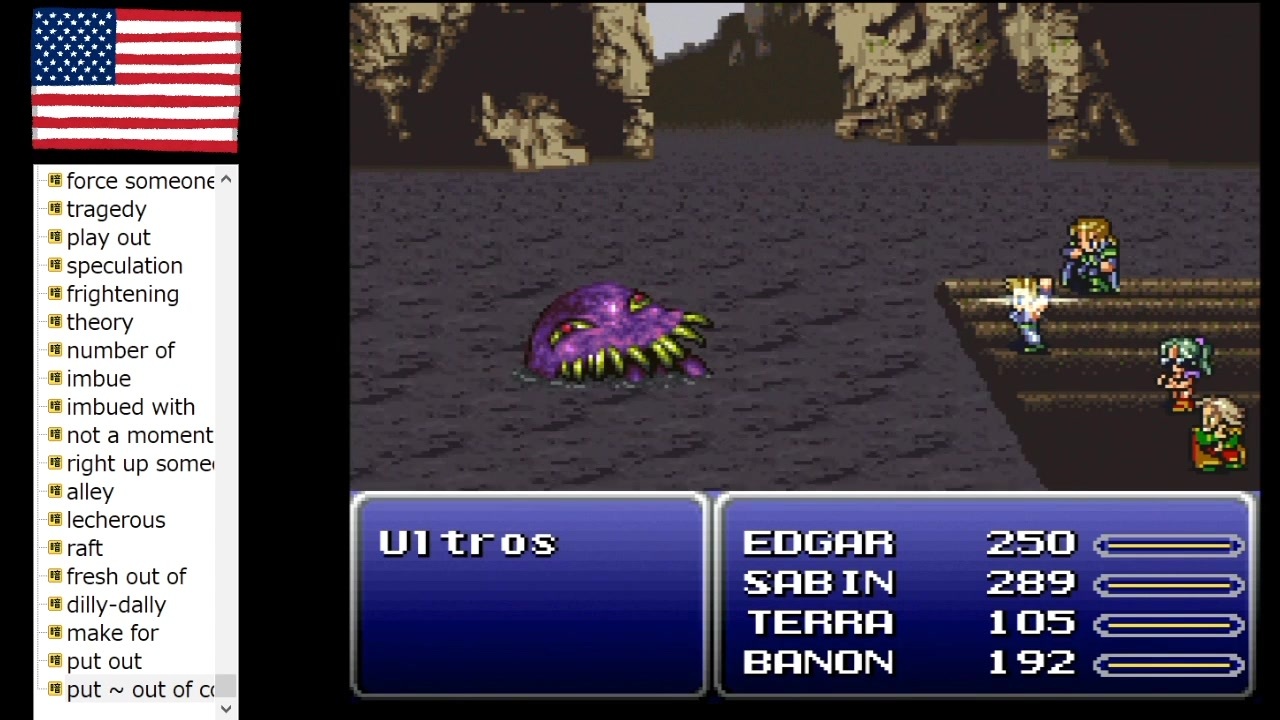
Task: Select the word entry "imbued with"
Action: (x=130, y=407)
